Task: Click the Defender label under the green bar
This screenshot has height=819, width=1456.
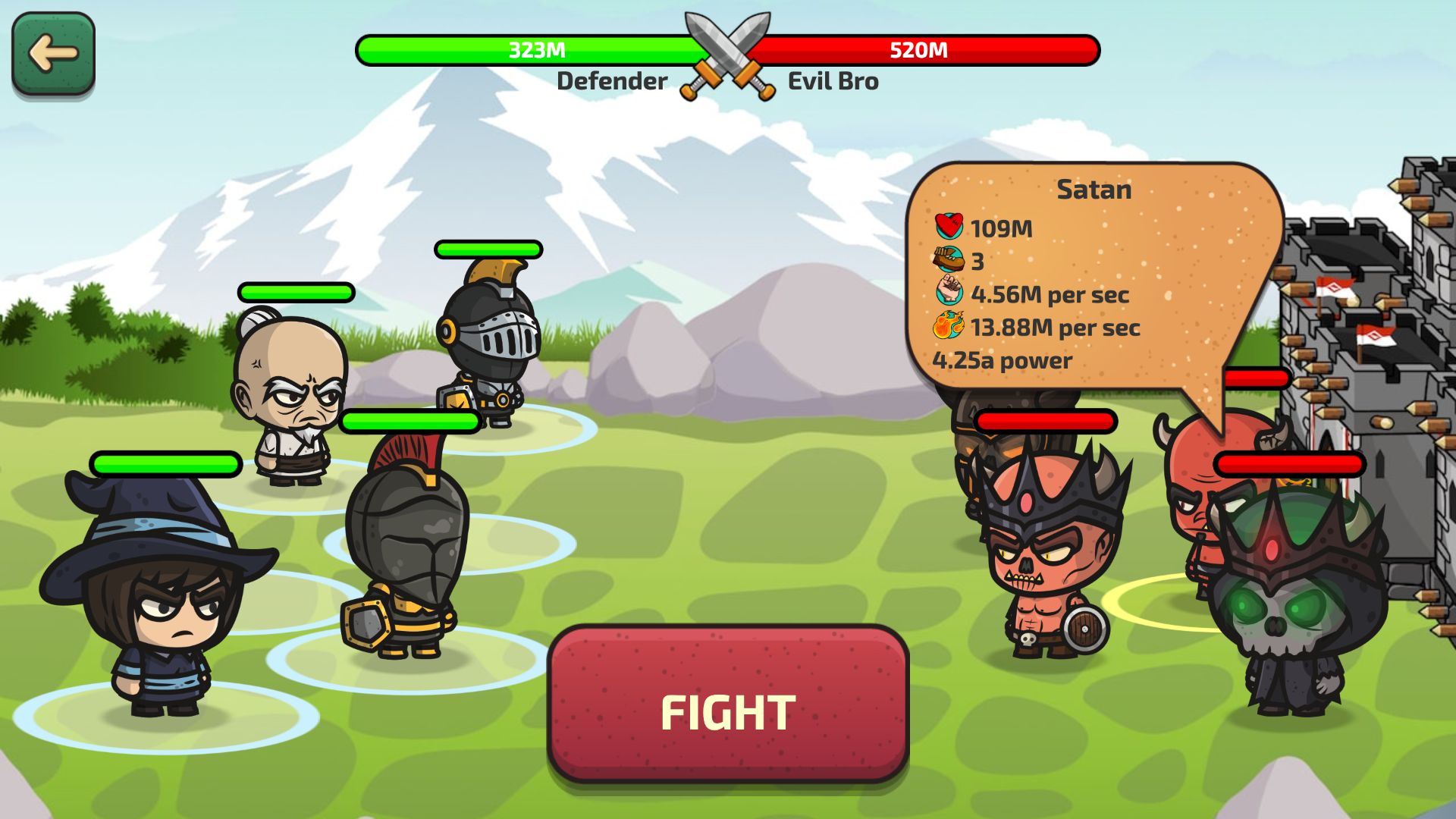Action: tap(612, 81)
